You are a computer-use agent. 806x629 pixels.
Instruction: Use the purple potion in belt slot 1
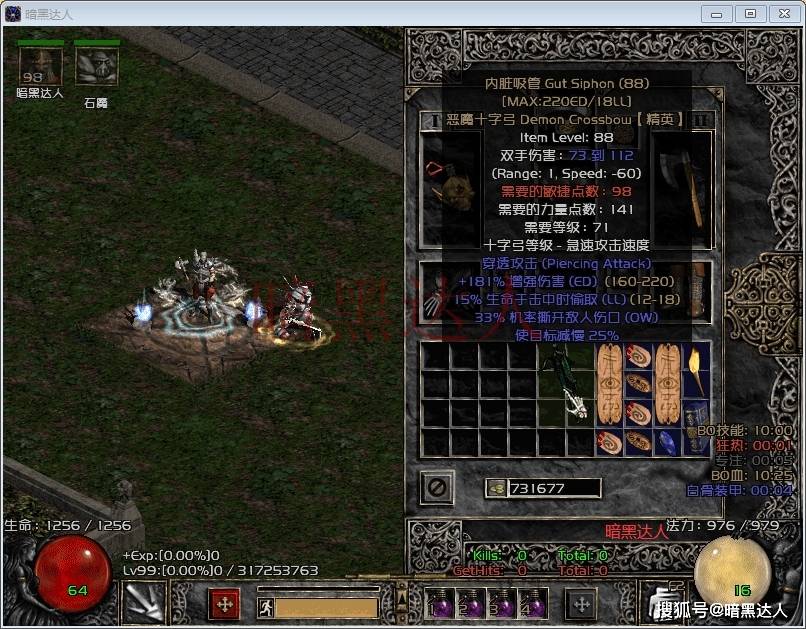(x=442, y=606)
